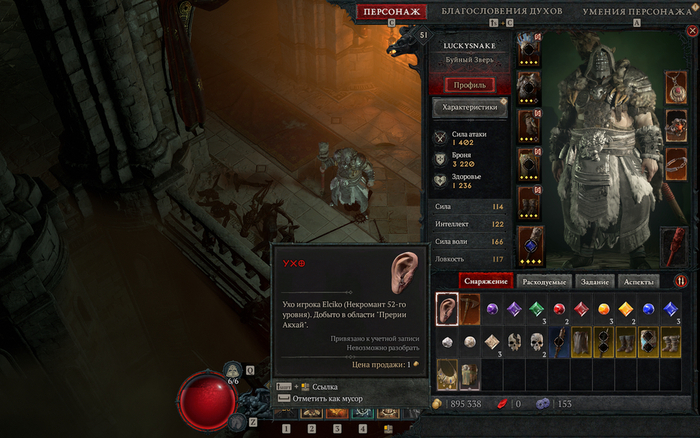Open the Задание inventory tab
The width and height of the screenshot is (700, 438).
(596, 282)
